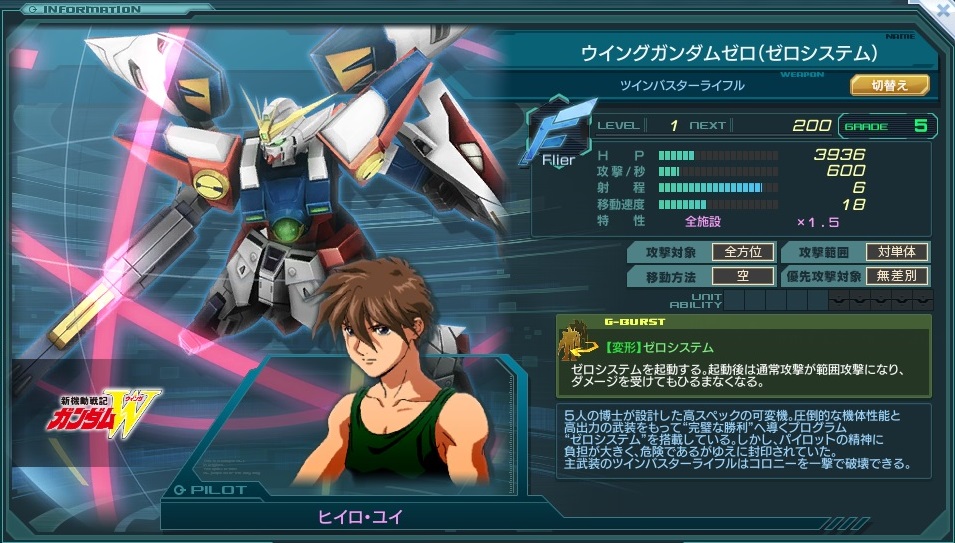Click the 切替え weapon switch button
The image size is (955, 543).
(x=889, y=86)
